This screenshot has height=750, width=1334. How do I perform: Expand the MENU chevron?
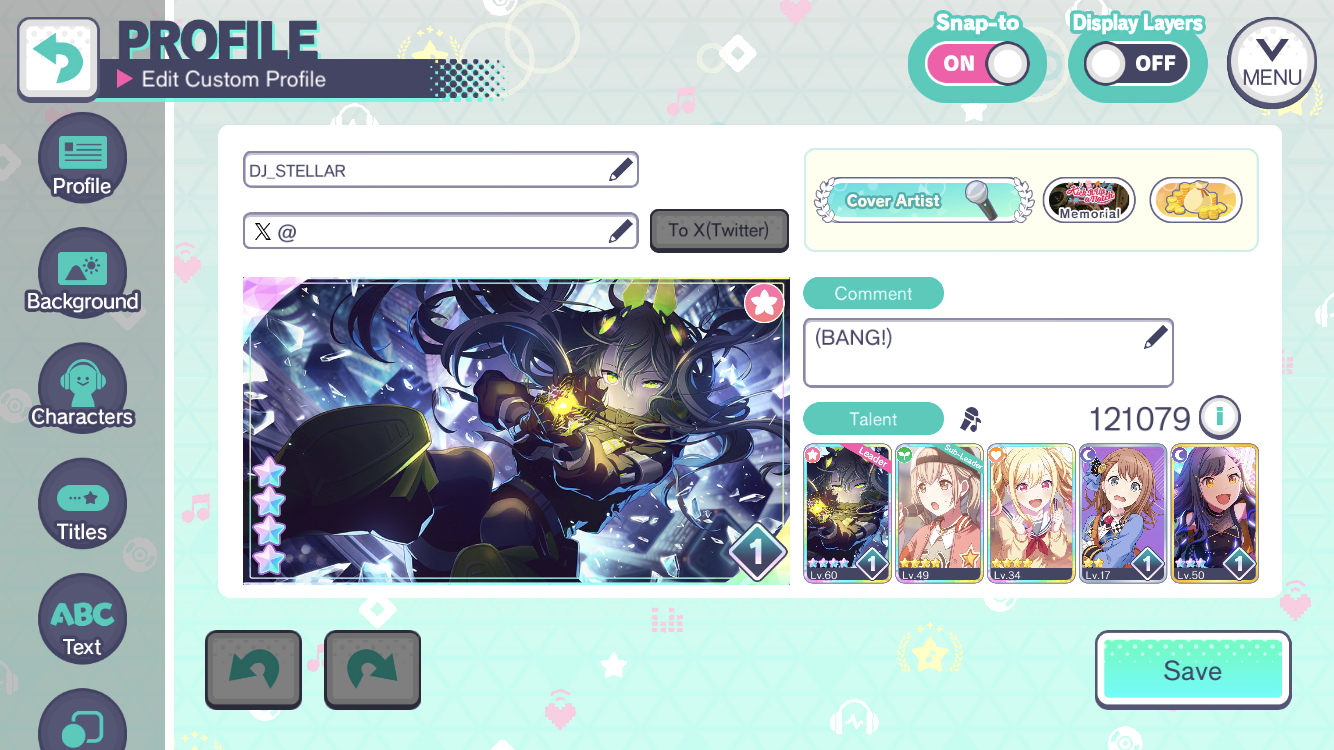click(1271, 62)
